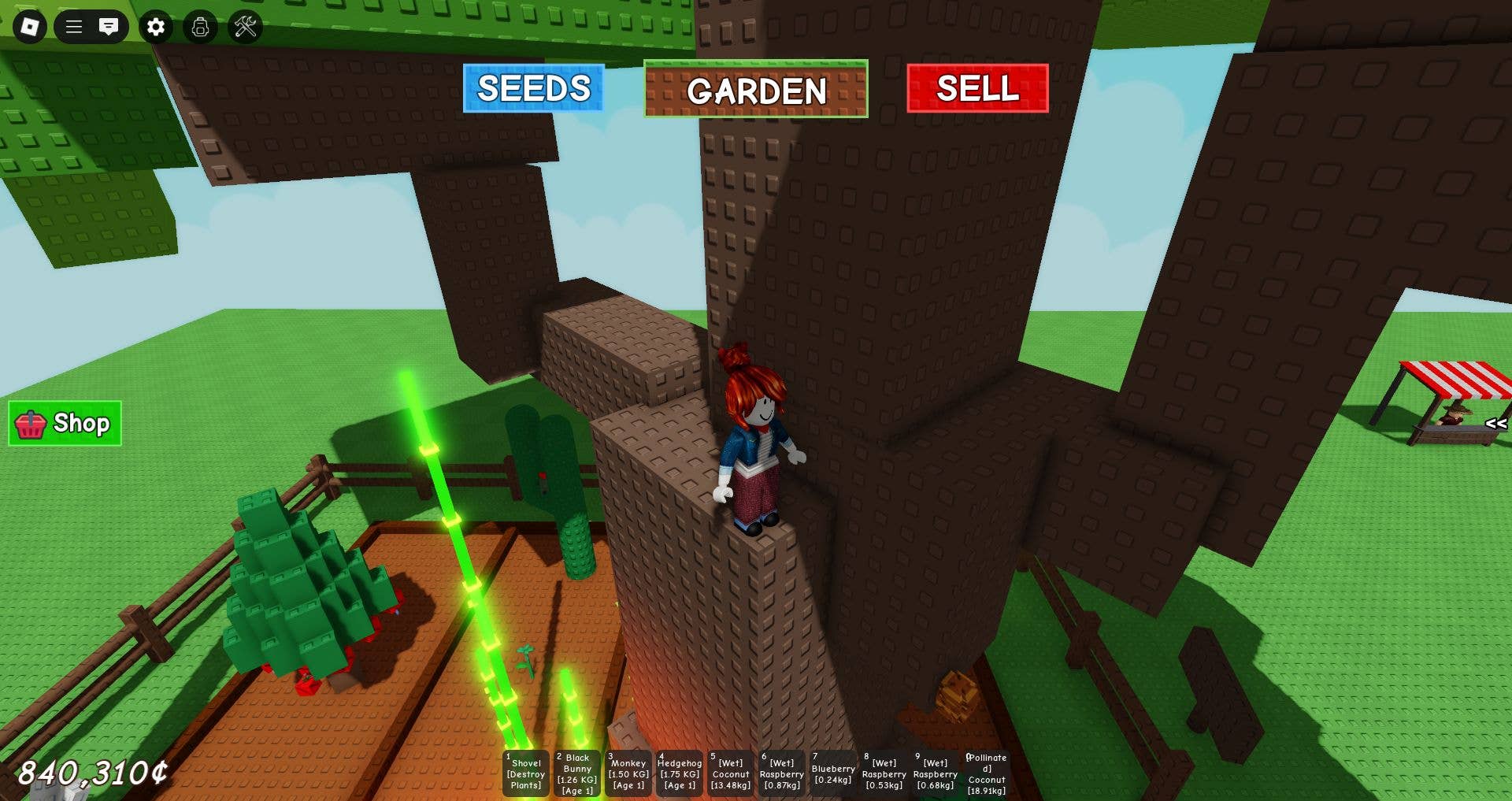
Task: Go to the SELL stand button
Action: pyautogui.click(x=977, y=88)
